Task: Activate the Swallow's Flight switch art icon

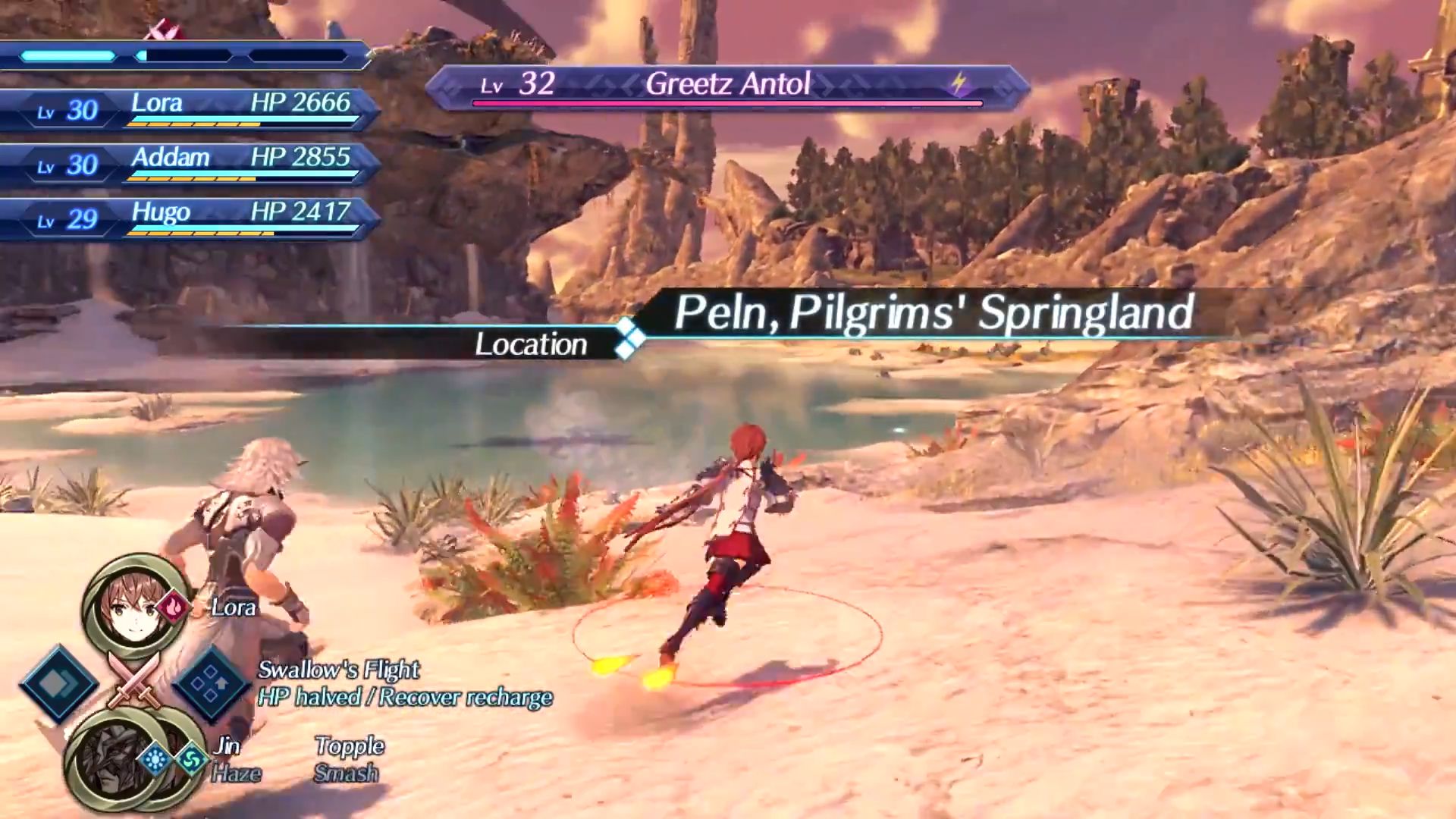Action: click(210, 684)
